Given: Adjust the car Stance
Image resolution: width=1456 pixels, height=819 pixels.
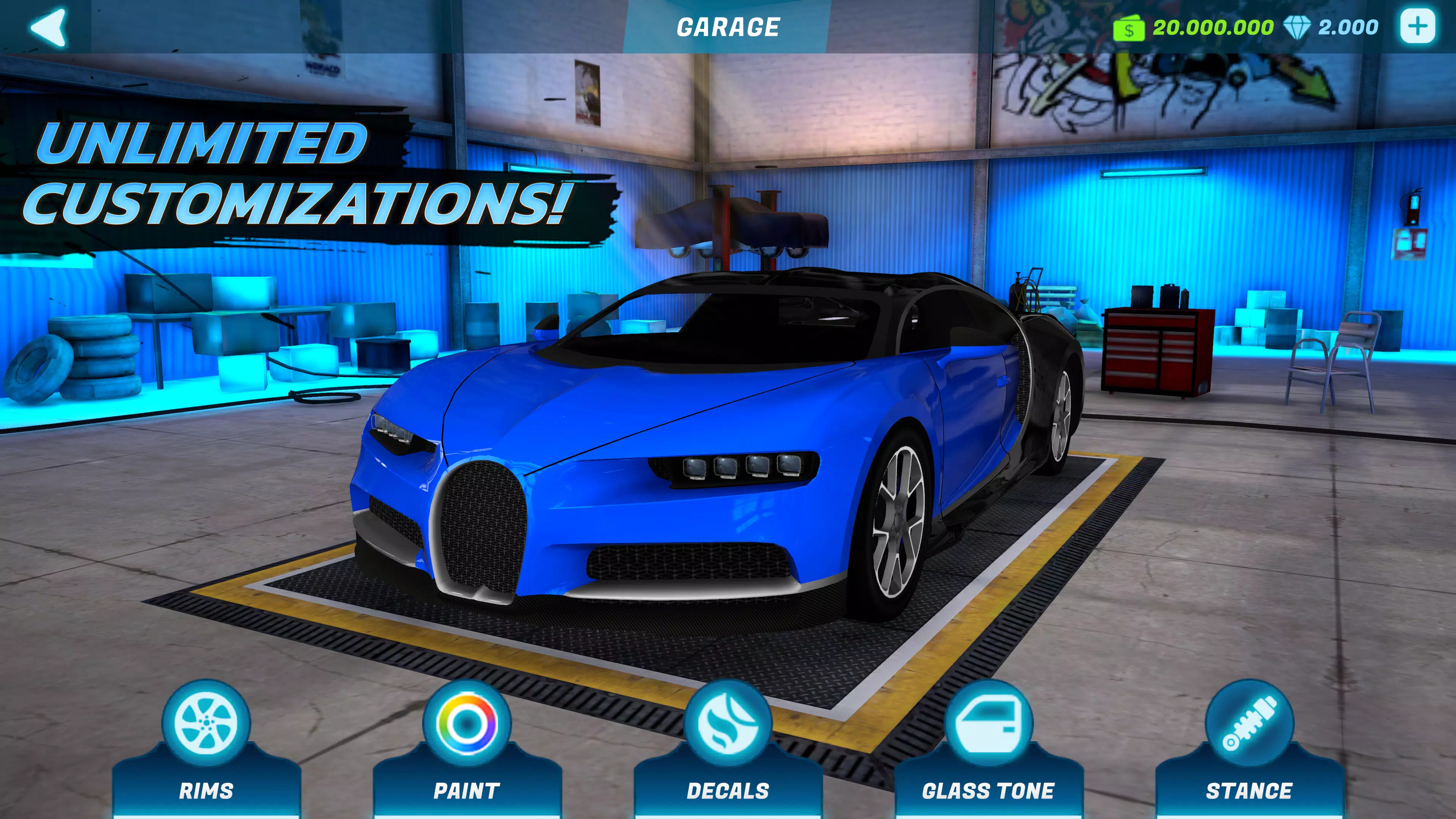Looking at the screenshot, I should click(1249, 746).
